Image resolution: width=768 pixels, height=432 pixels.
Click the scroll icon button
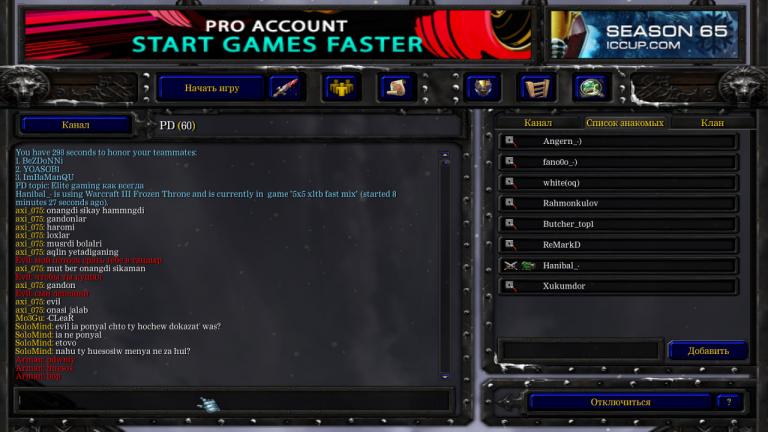396,88
